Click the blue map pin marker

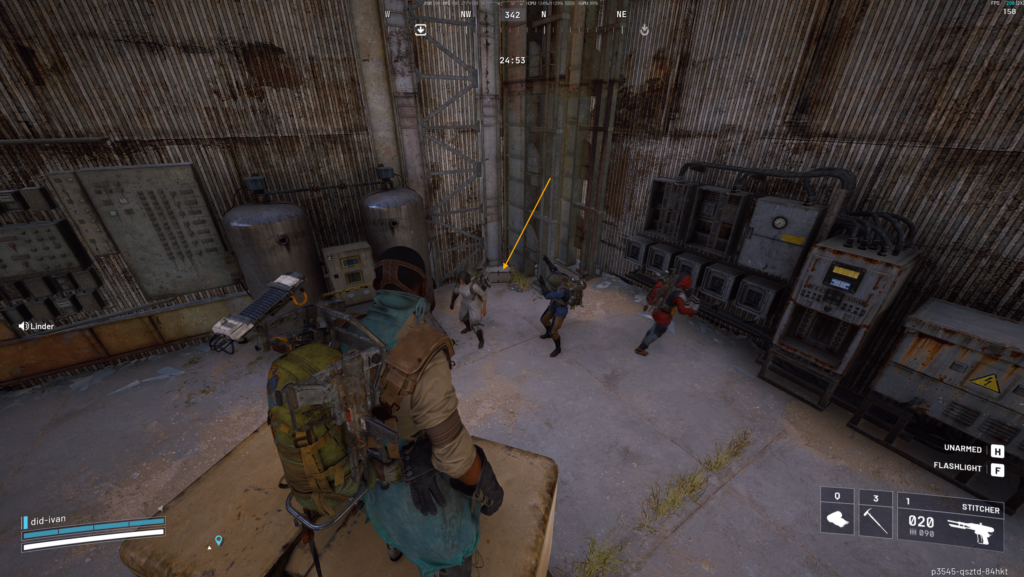click(218, 541)
